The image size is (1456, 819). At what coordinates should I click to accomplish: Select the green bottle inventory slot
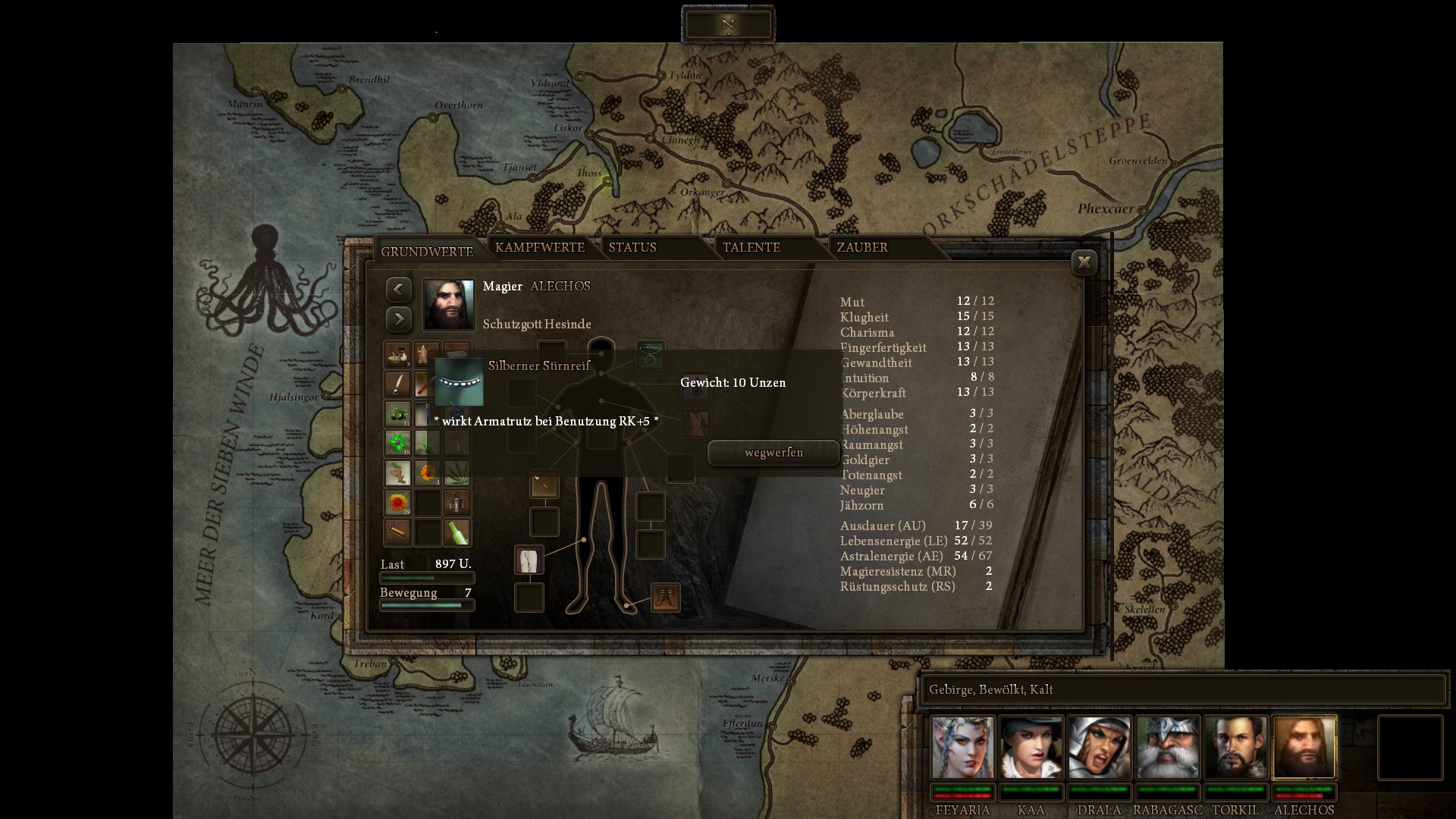(x=457, y=532)
